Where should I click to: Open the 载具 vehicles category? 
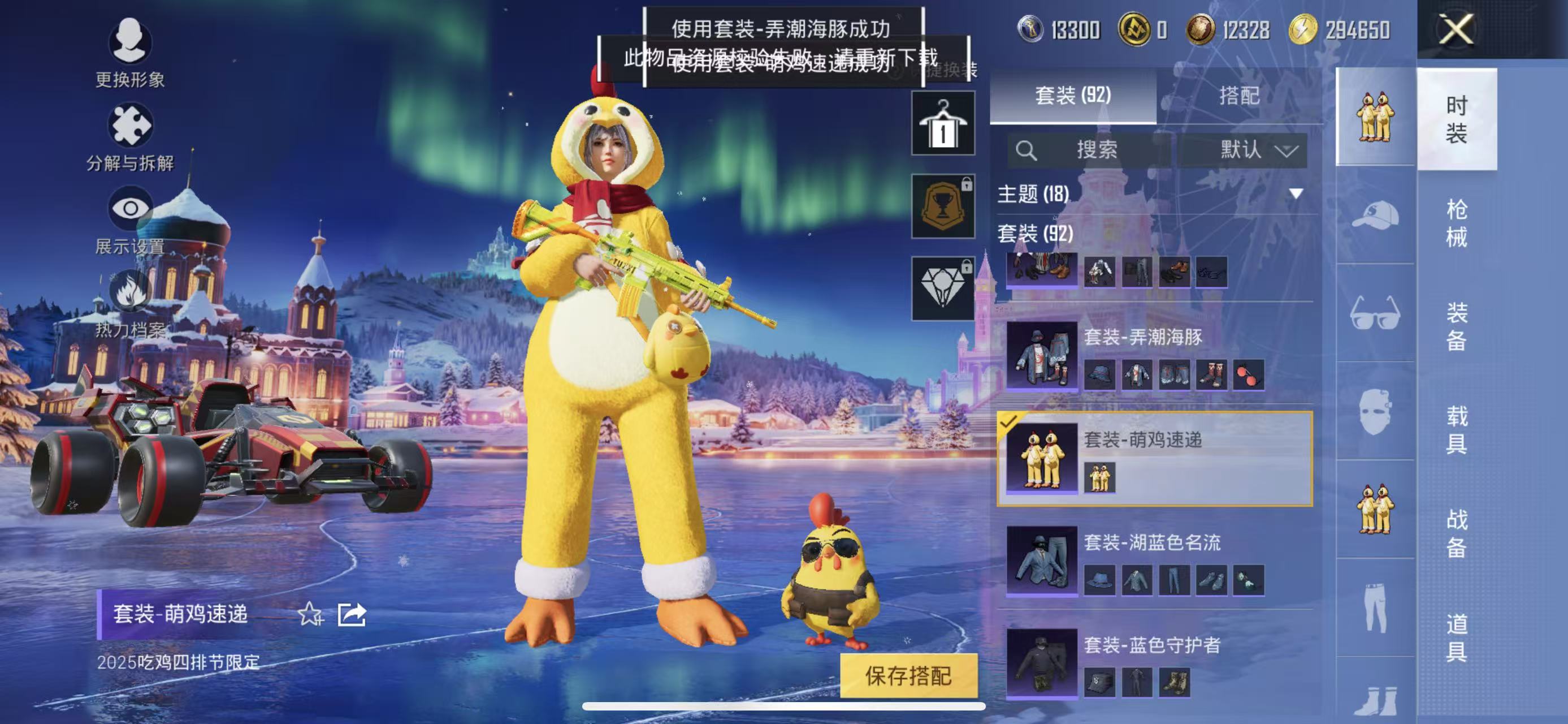[1456, 430]
